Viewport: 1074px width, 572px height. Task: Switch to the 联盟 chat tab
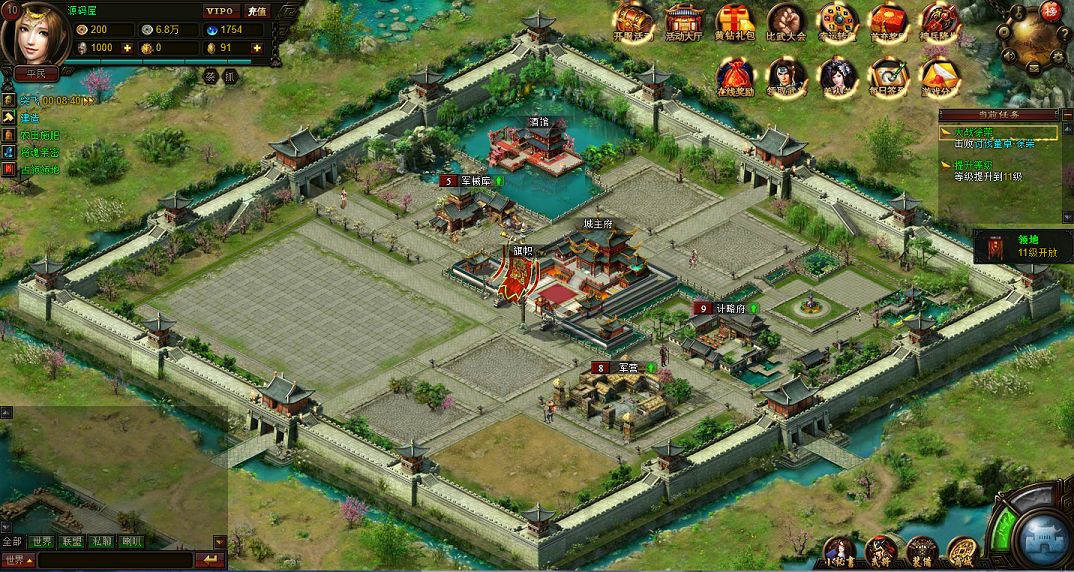(71, 542)
